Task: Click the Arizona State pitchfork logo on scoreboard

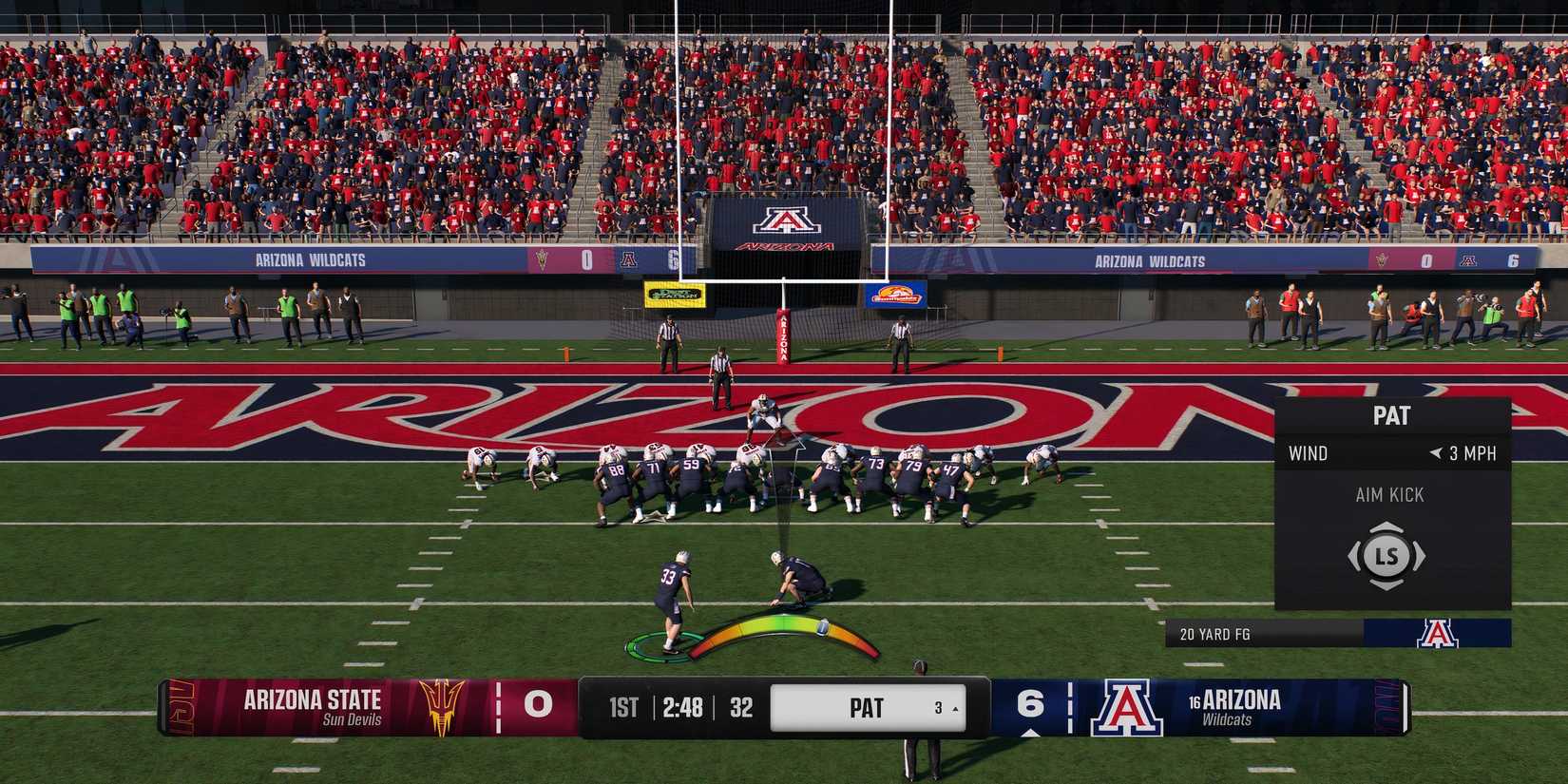Action: [x=442, y=709]
